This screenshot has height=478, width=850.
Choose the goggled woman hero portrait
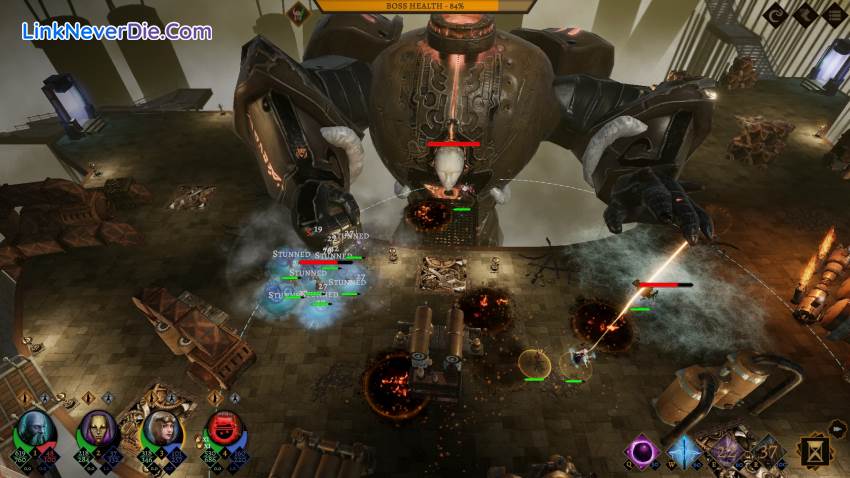(x=158, y=431)
